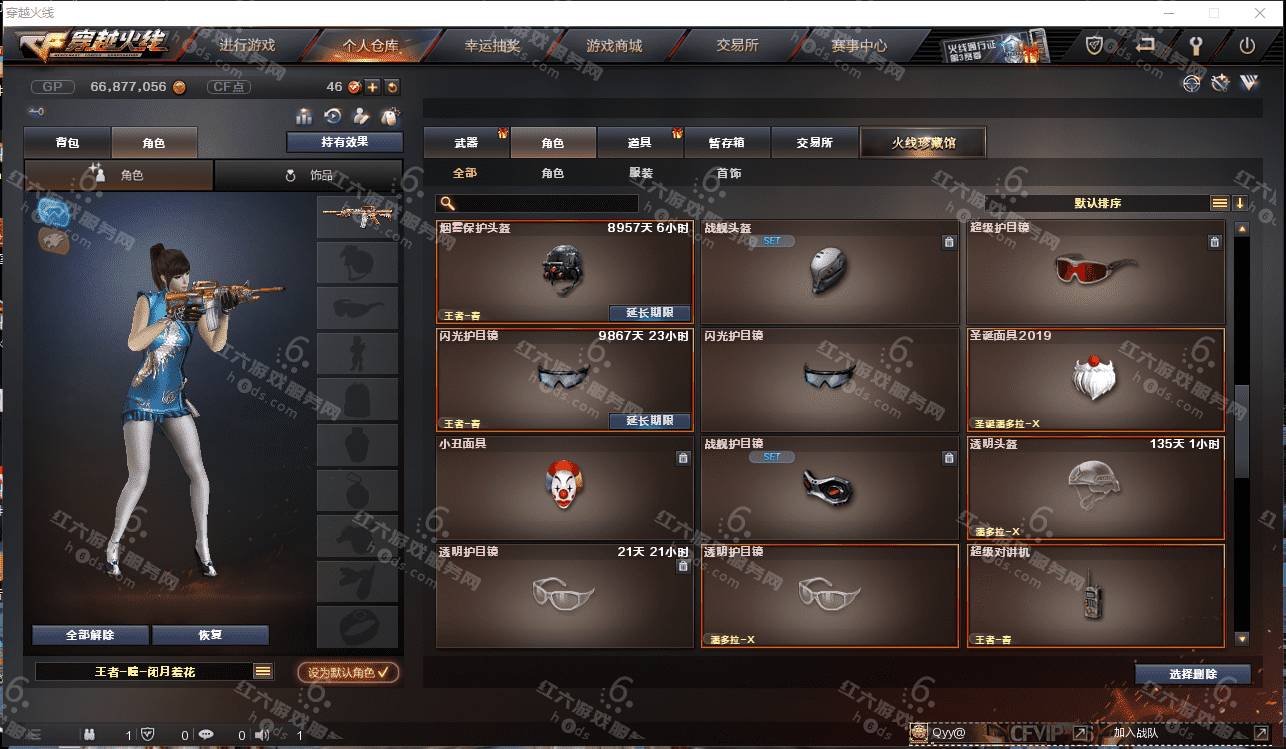Go to the 幸运抽奖 lucky draw

(x=492, y=46)
